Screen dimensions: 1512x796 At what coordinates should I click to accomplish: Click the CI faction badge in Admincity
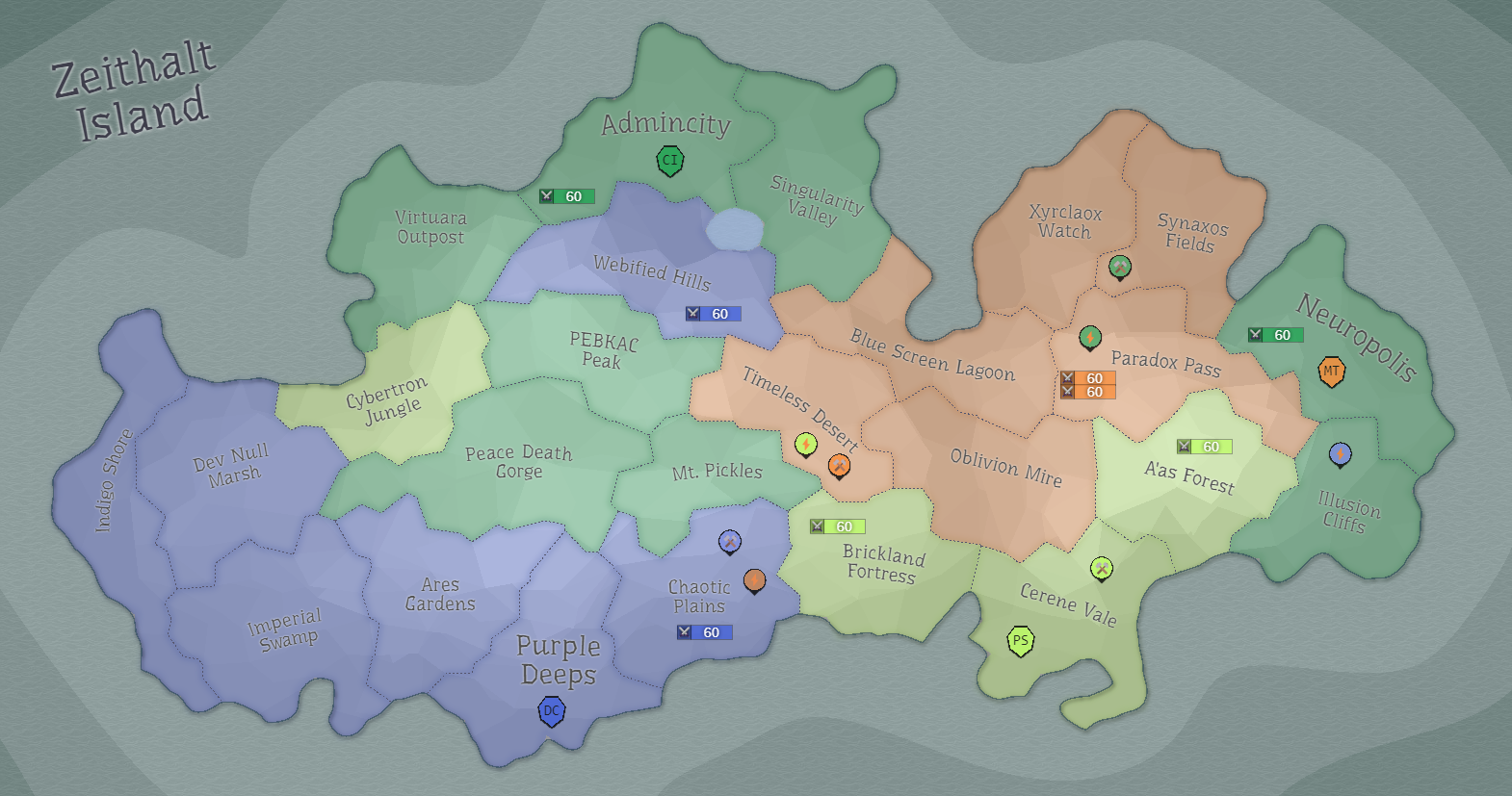pyautogui.click(x=669, y=161)
